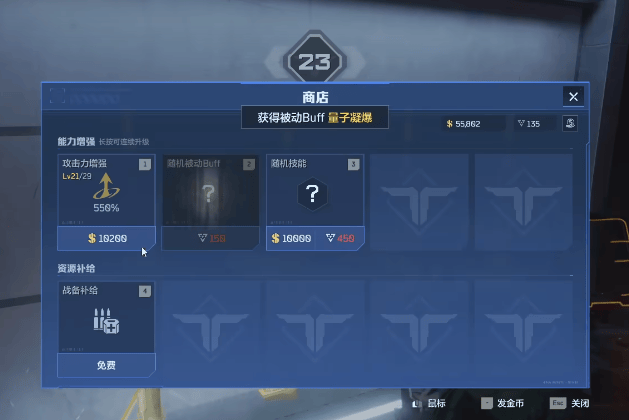Screen dimensions: 629x420
Task: Close the 商店 shop window
Action: pyautogui.click(x=573, y=96)
